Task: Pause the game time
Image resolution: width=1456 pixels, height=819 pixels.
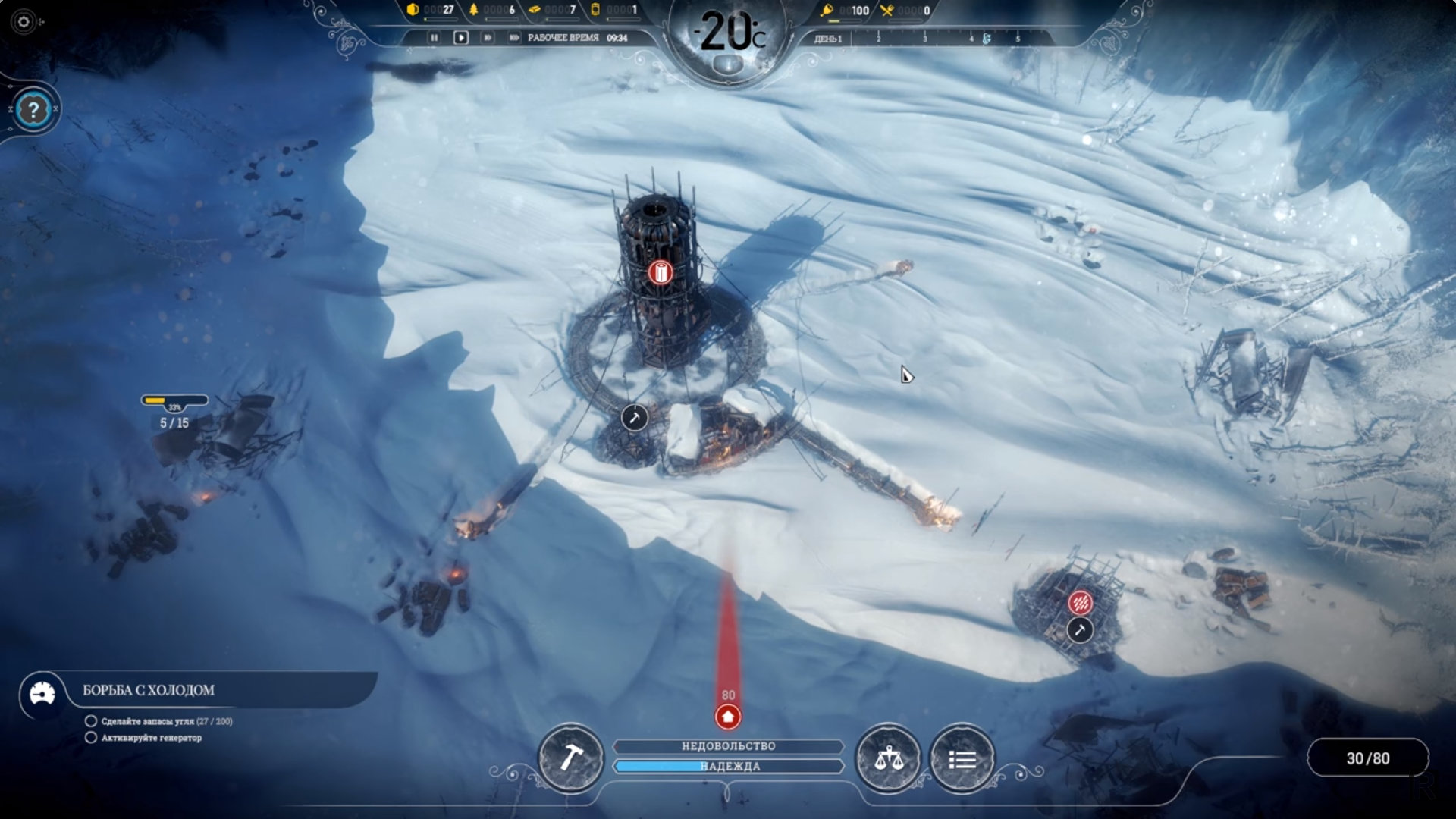Action: coord(434,37)
